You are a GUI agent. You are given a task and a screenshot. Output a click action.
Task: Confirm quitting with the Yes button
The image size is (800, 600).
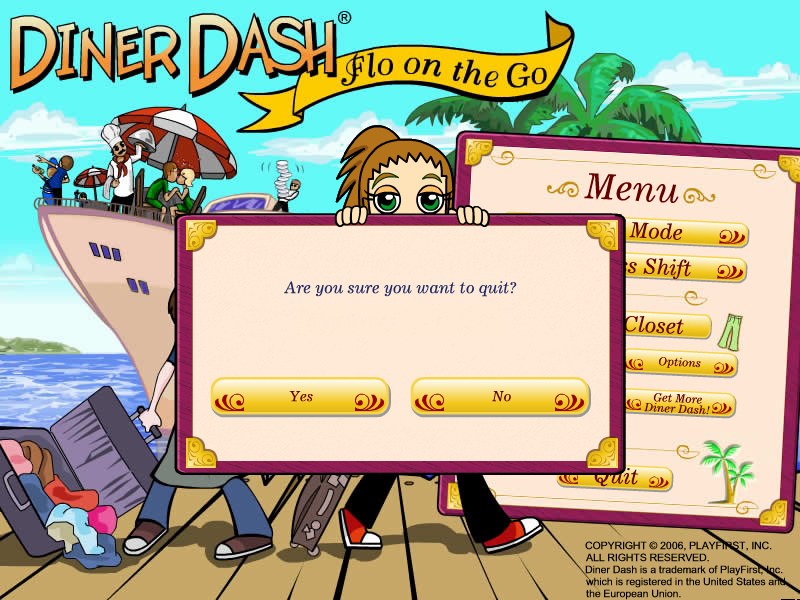(300, 397)
